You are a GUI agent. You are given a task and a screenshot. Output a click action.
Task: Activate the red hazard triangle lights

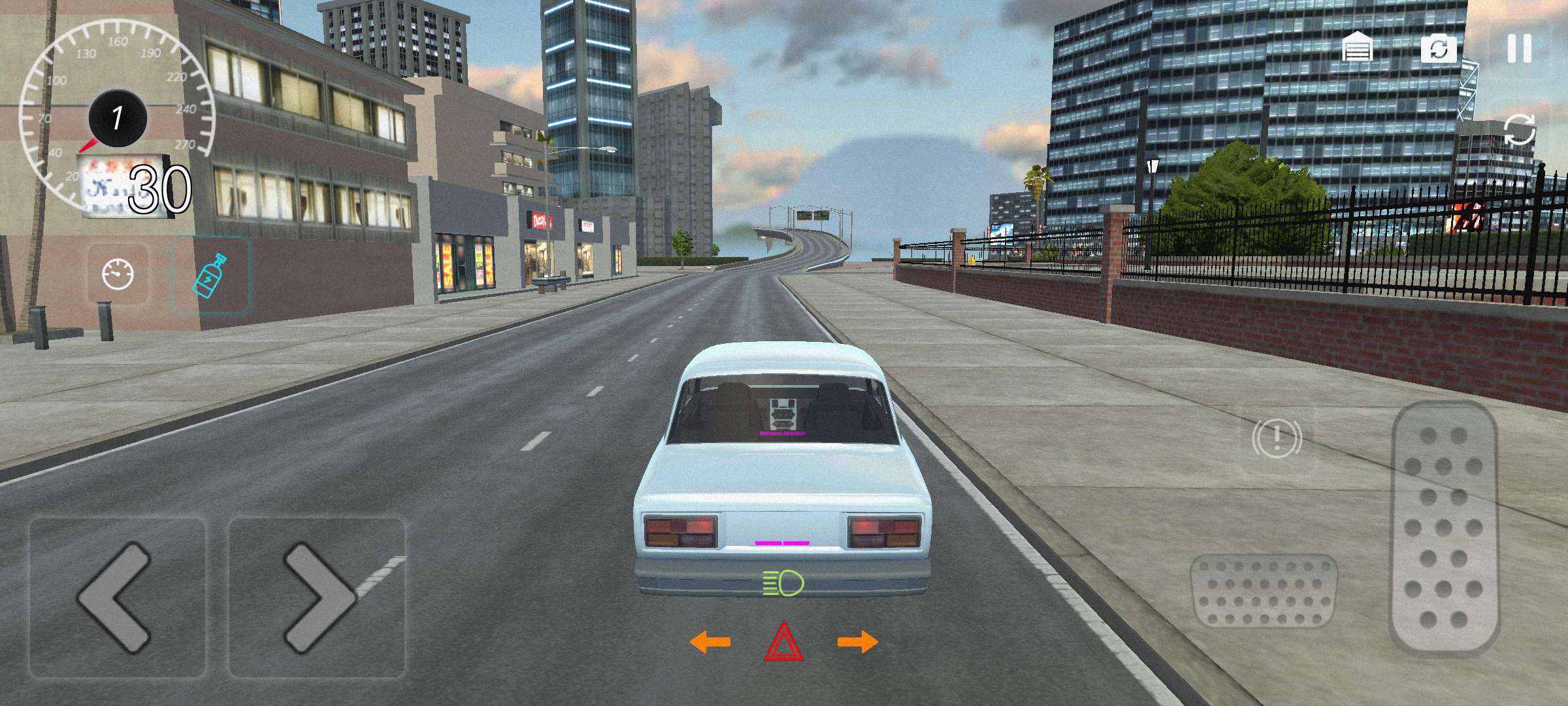pyautogui.click(x=784, y=642)
